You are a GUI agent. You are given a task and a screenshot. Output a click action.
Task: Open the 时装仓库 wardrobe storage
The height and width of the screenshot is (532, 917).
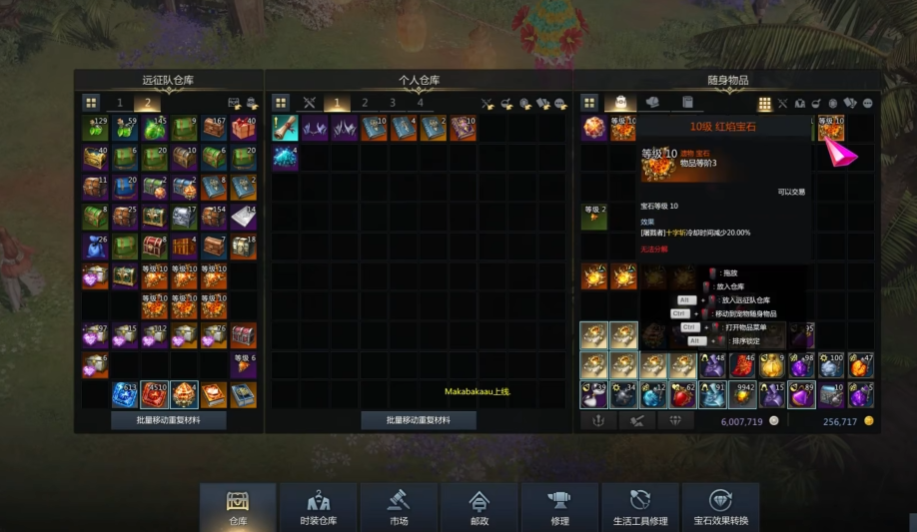tap(318, 507)
